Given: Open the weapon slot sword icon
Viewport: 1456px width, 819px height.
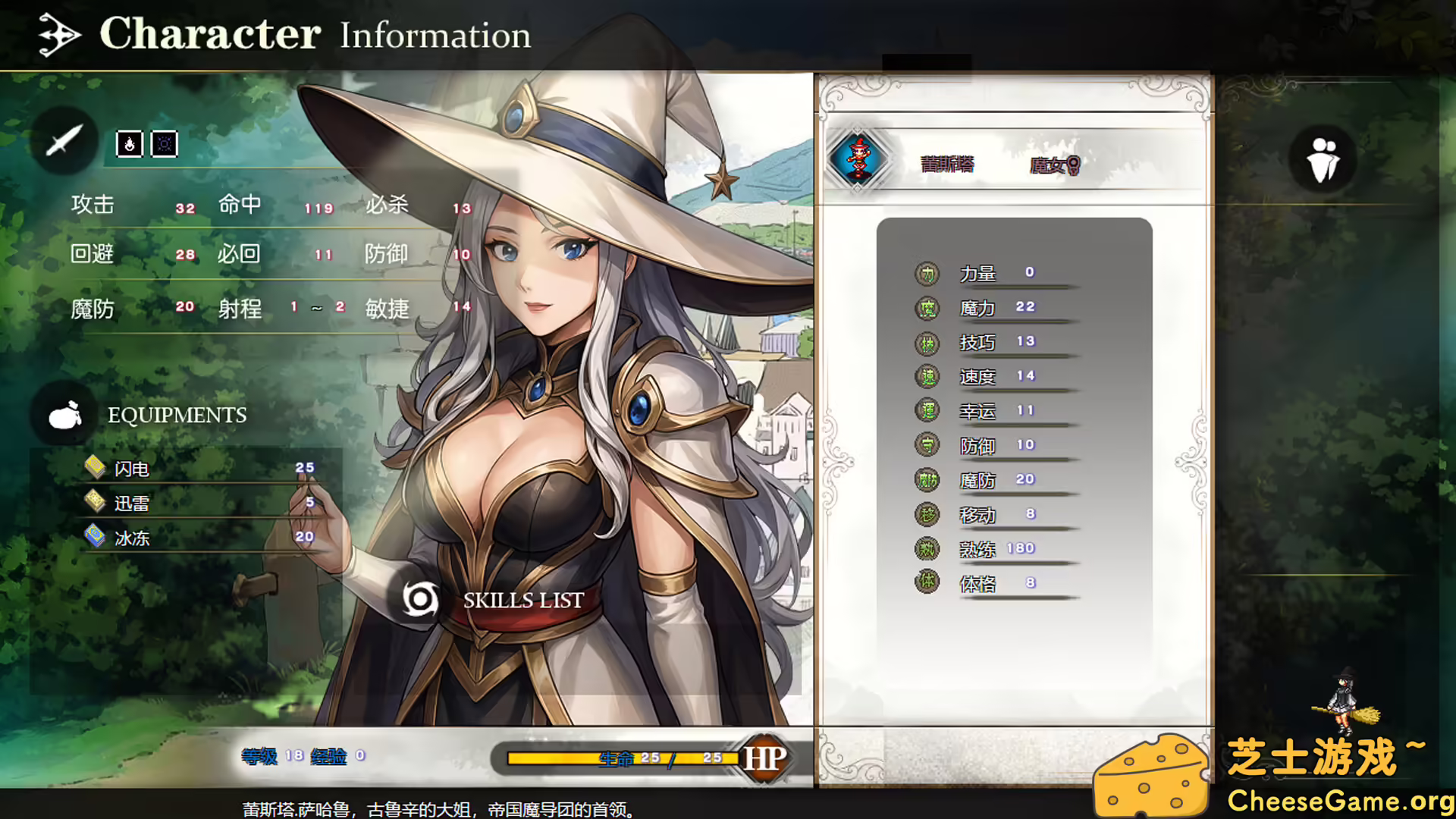Looking at the screenshot, I should [x=64, y=140].
